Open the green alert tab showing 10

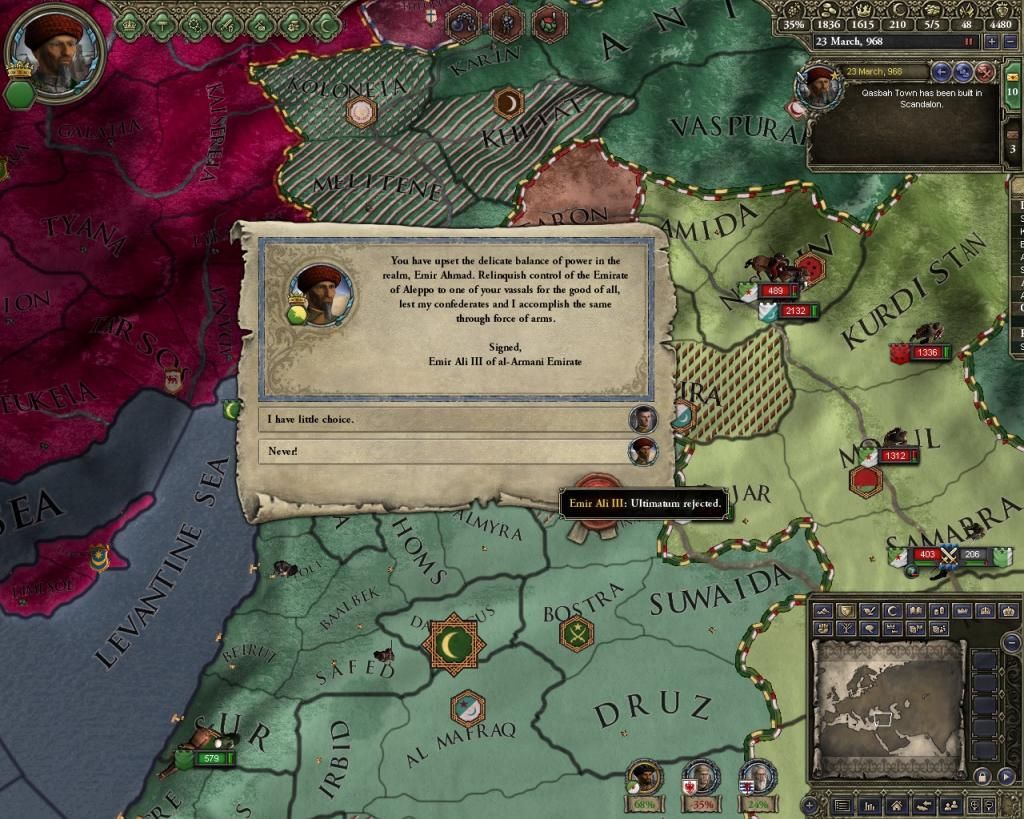(1013, 92)
